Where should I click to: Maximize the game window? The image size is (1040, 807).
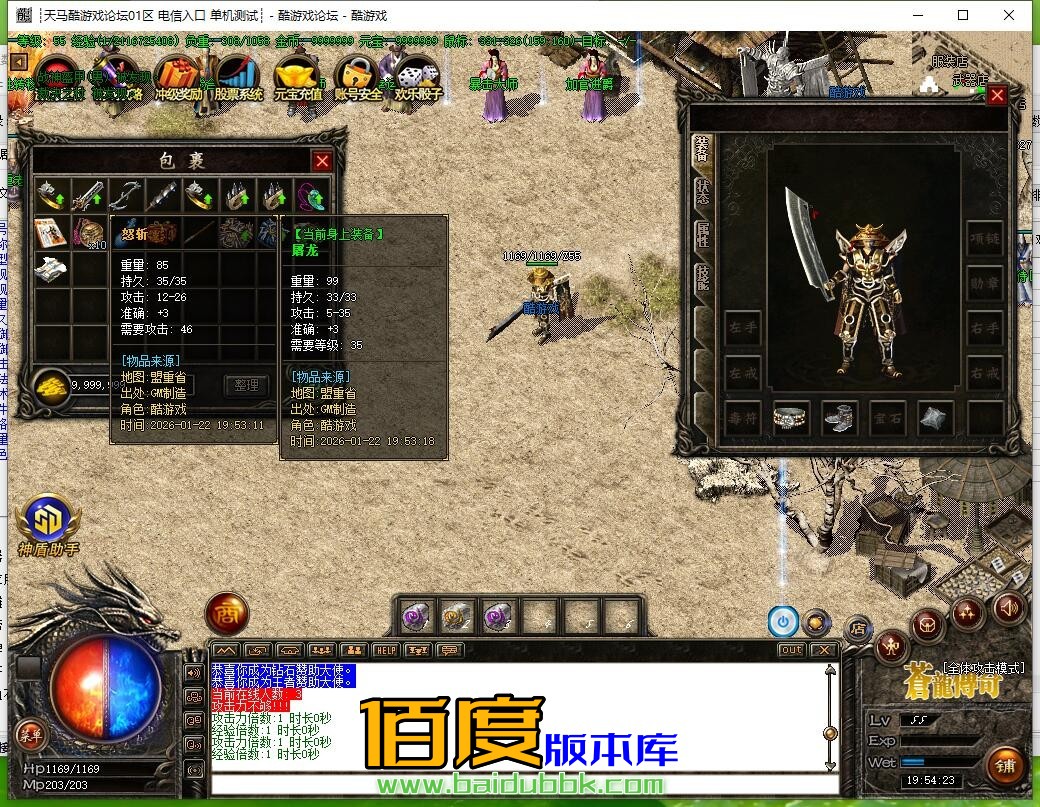[x=963, y=15]
